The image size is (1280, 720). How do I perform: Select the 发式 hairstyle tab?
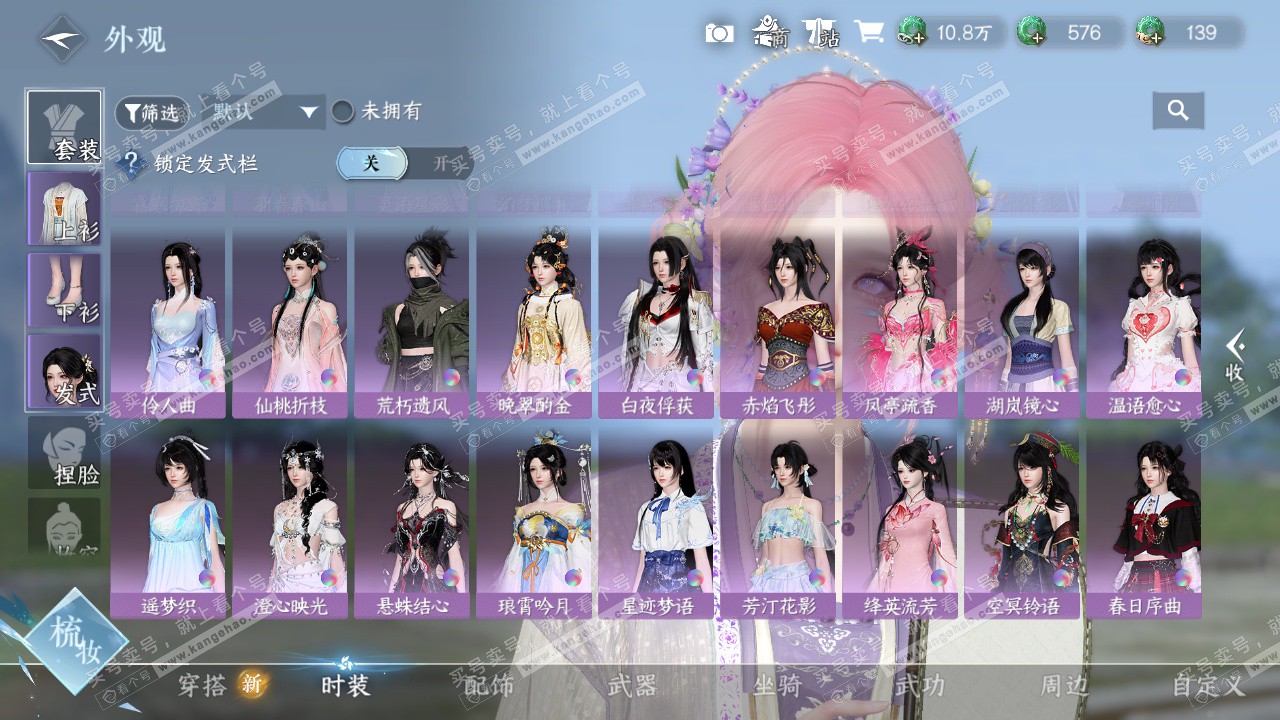(64, 371)
